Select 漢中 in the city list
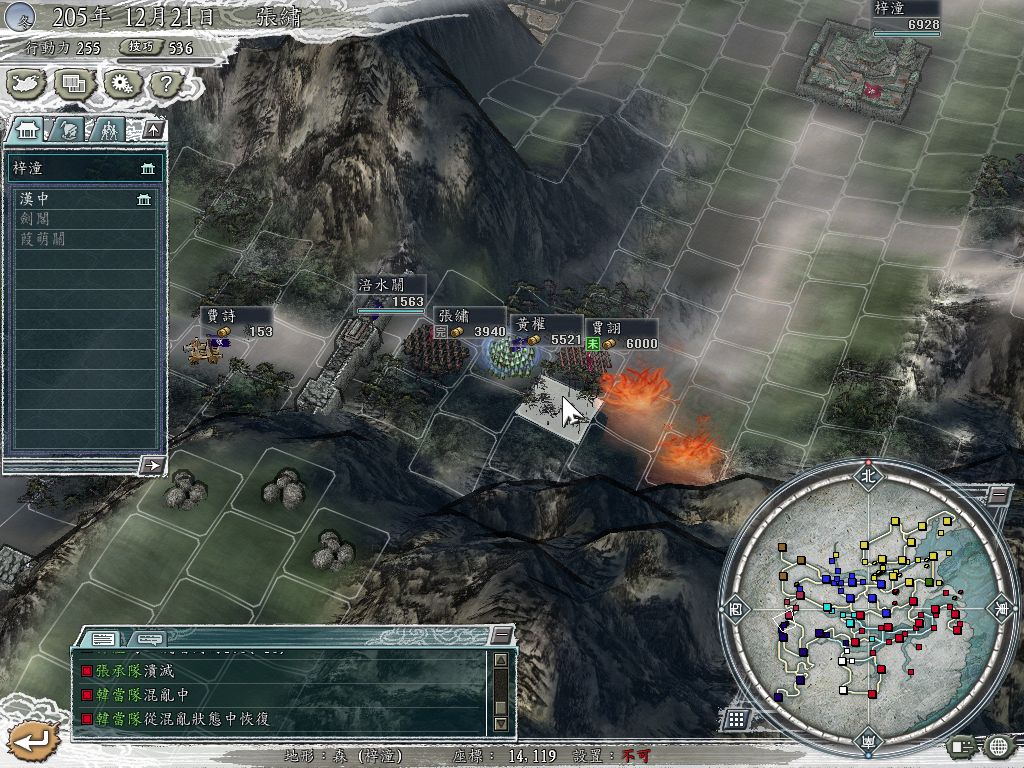 [x=85, y=200]
